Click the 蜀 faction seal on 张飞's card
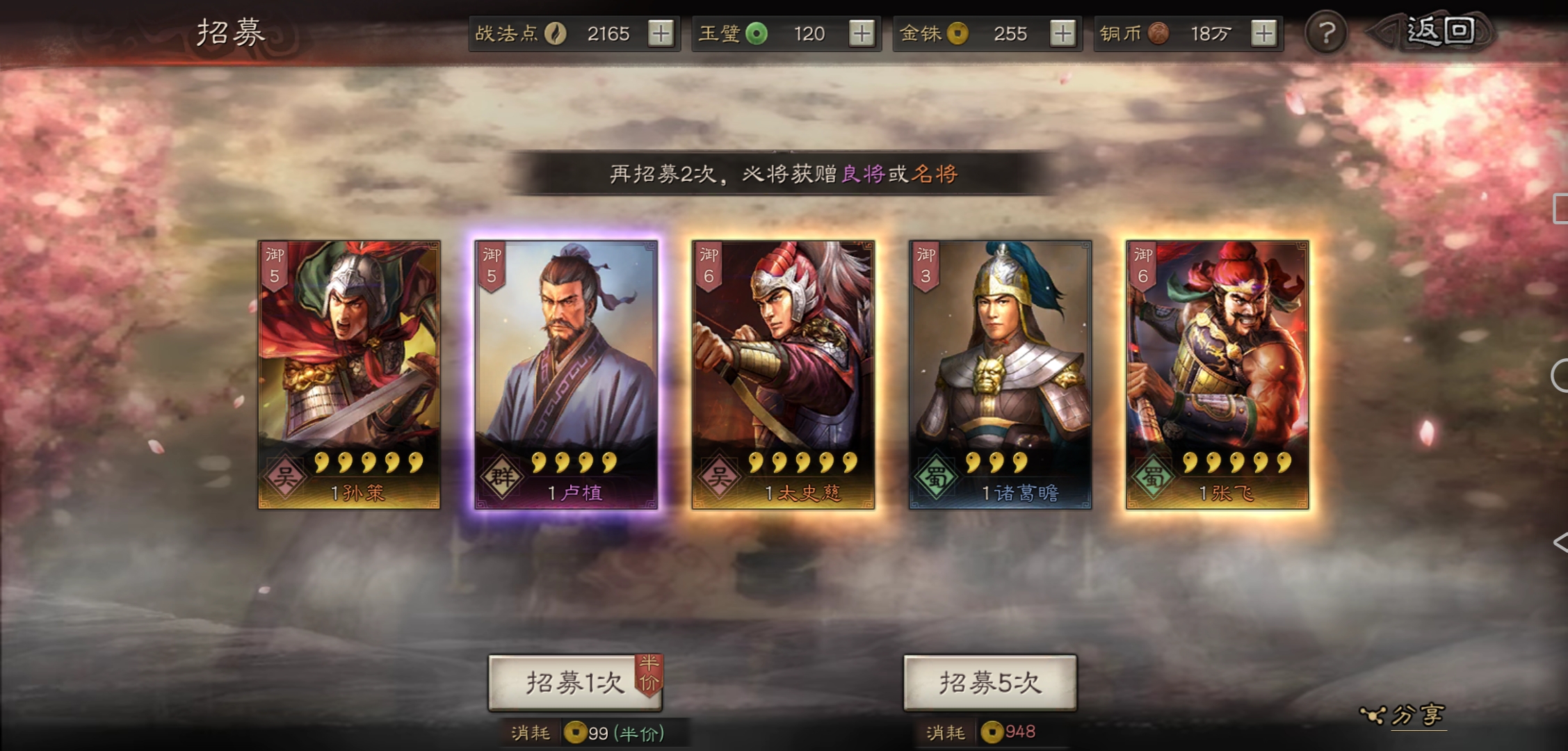This screenshot has width=1568, height=751. tap(1152, 478)
